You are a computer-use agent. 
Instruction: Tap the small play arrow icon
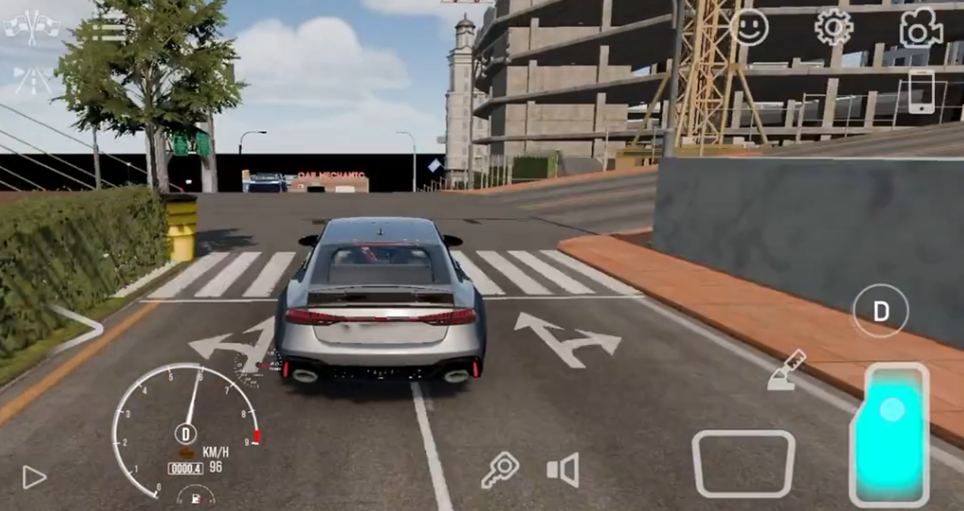click(x=34, y=477)
